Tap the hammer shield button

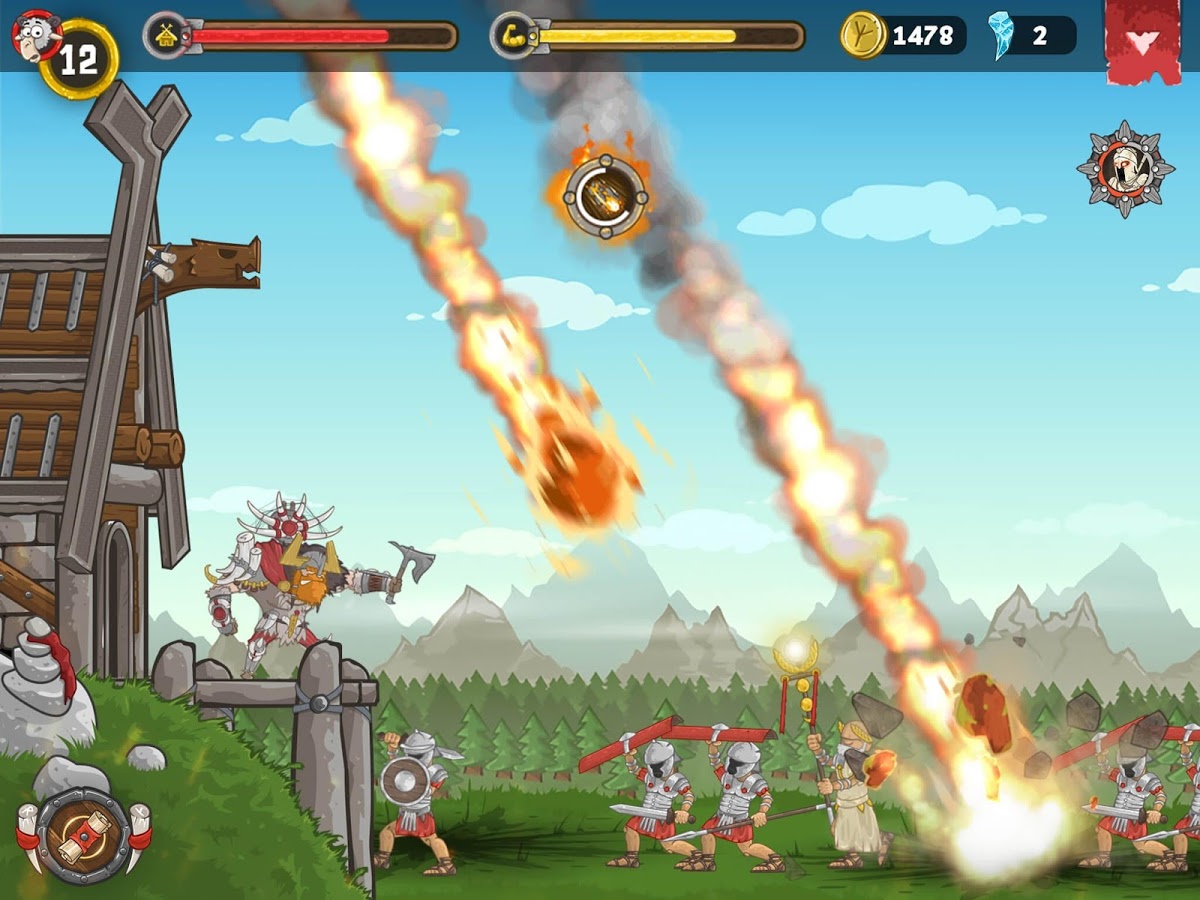pos(83,835)
